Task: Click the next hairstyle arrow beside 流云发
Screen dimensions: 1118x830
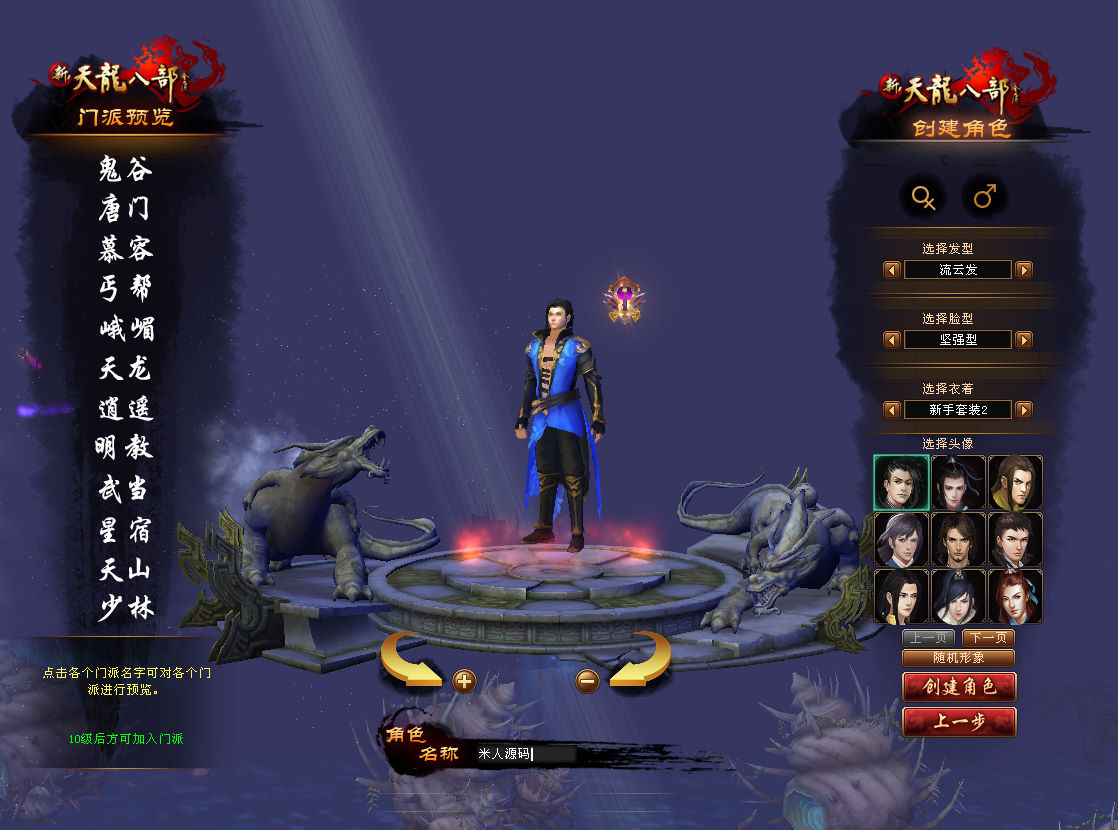Action: point(1024,270)
